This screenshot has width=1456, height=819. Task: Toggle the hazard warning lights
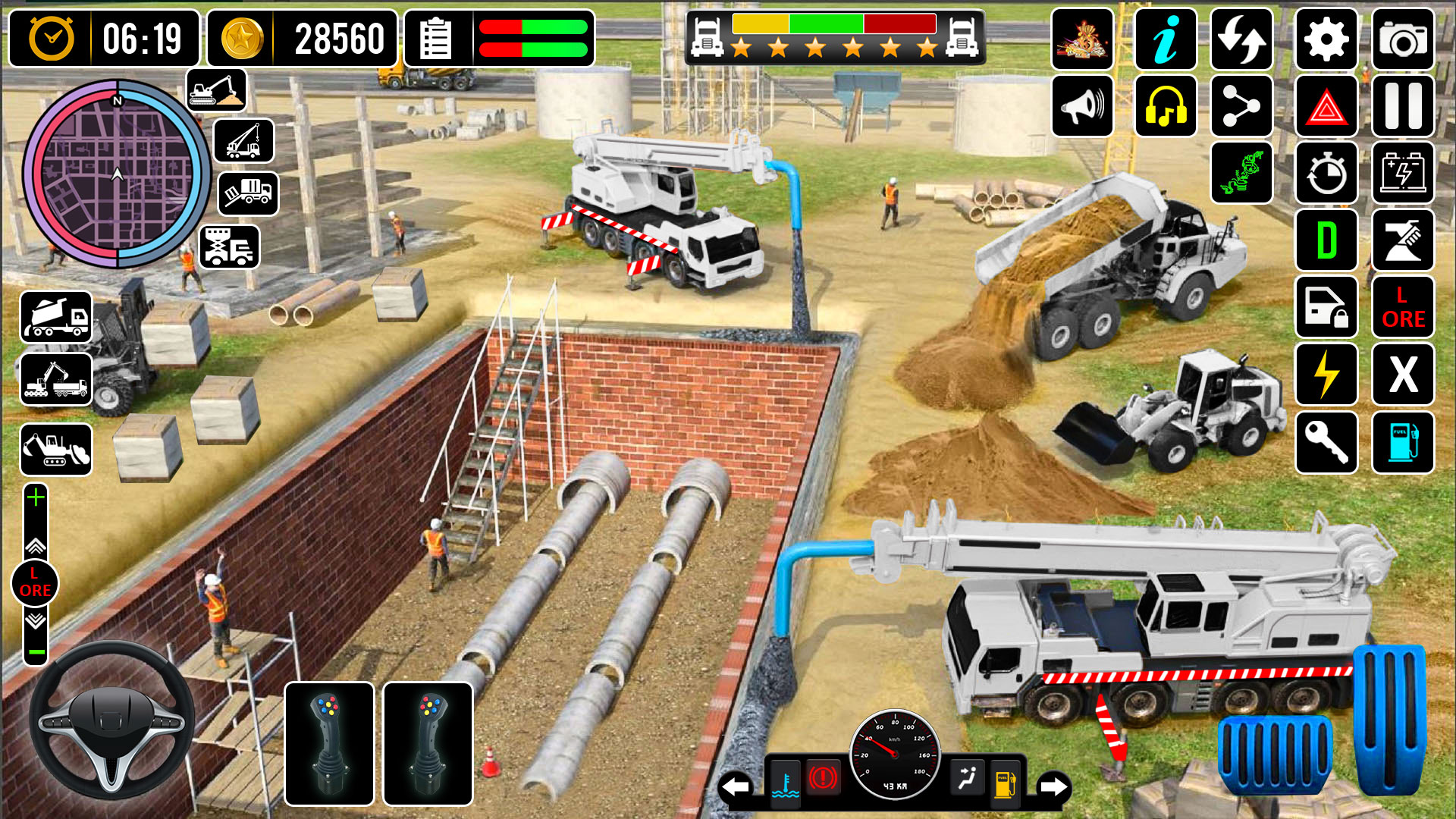coord(1326,107)
